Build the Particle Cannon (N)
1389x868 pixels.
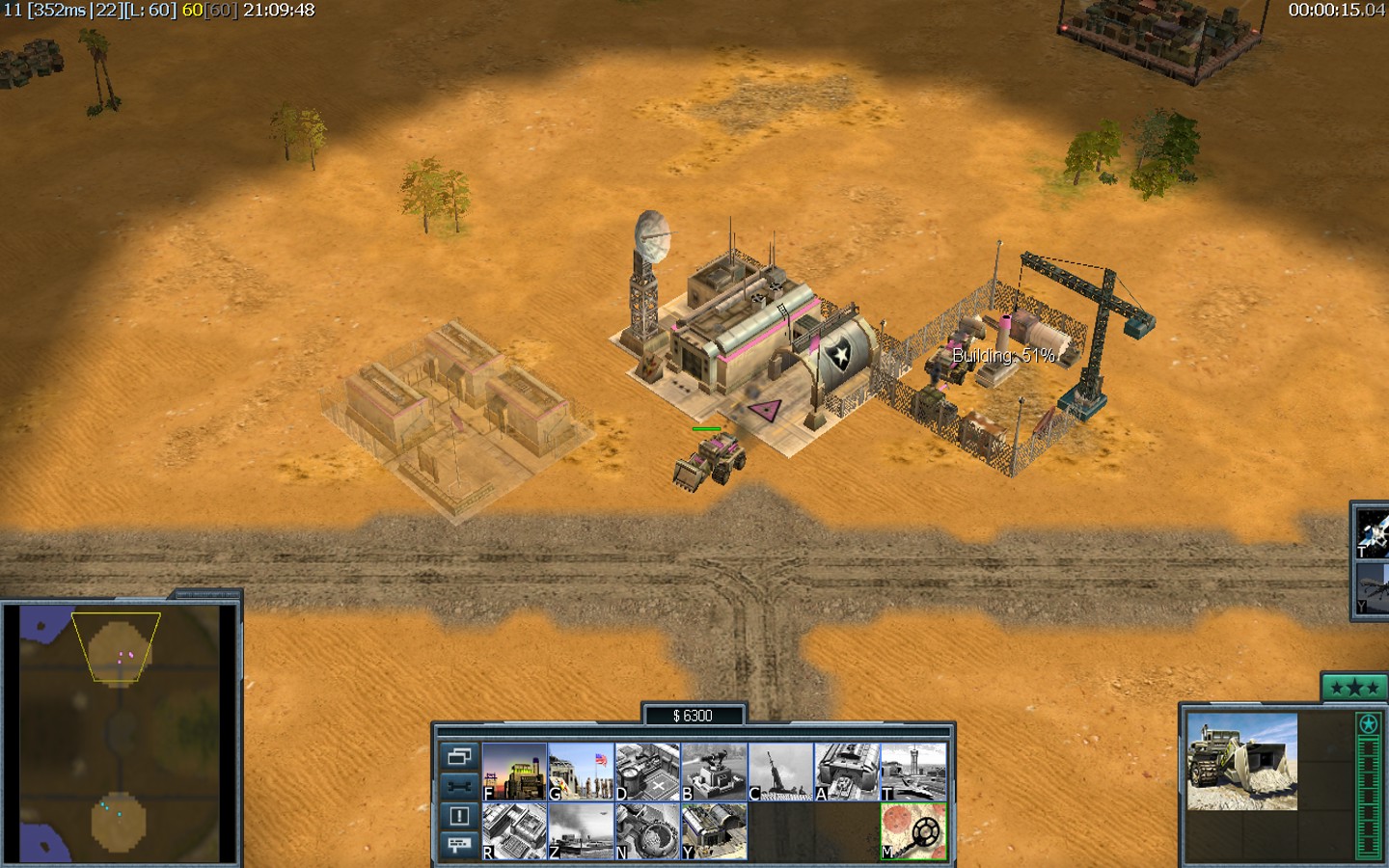click(647, 830)
